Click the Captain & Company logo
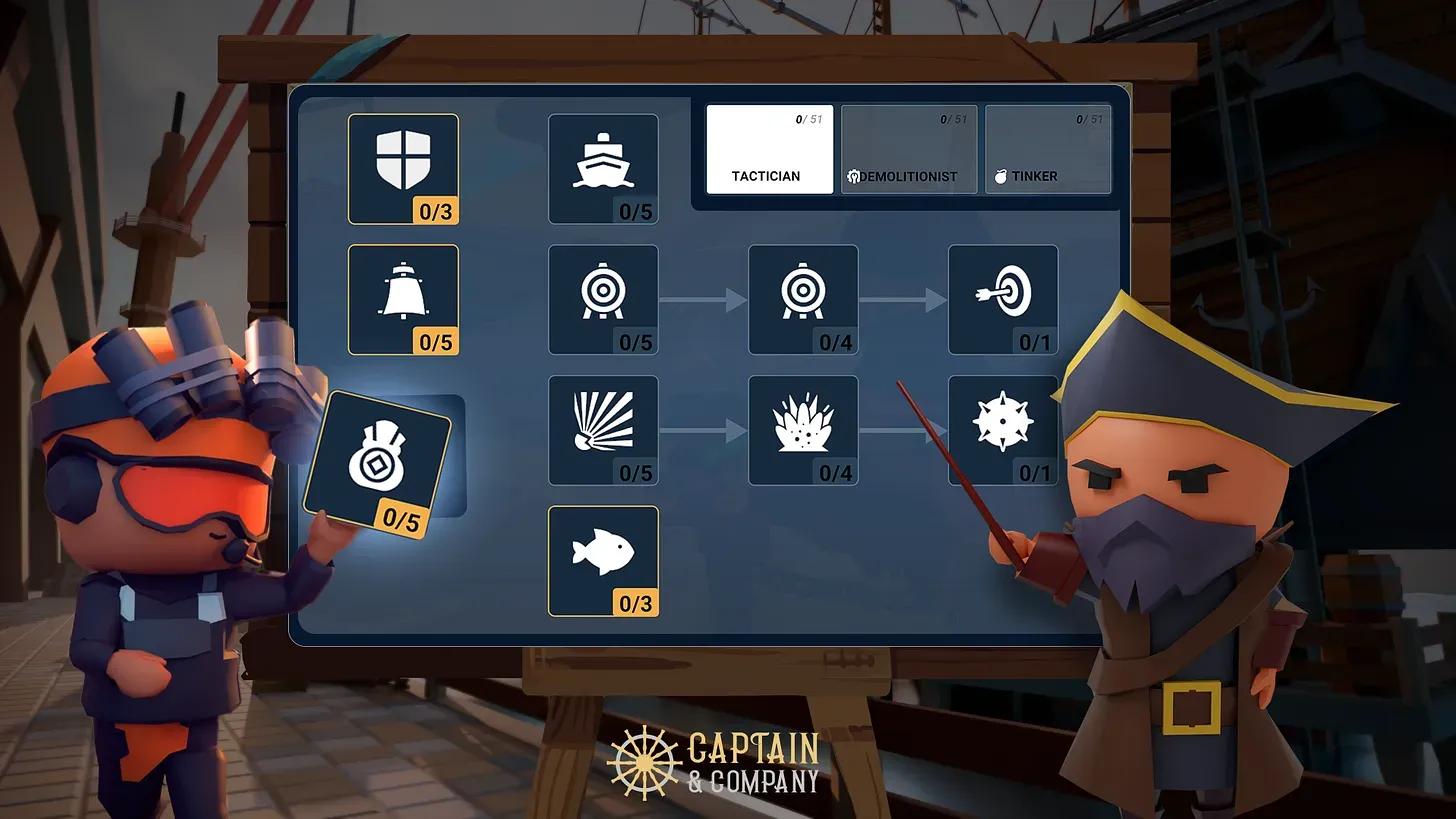The image size is (1456, 819). [715, 760]
